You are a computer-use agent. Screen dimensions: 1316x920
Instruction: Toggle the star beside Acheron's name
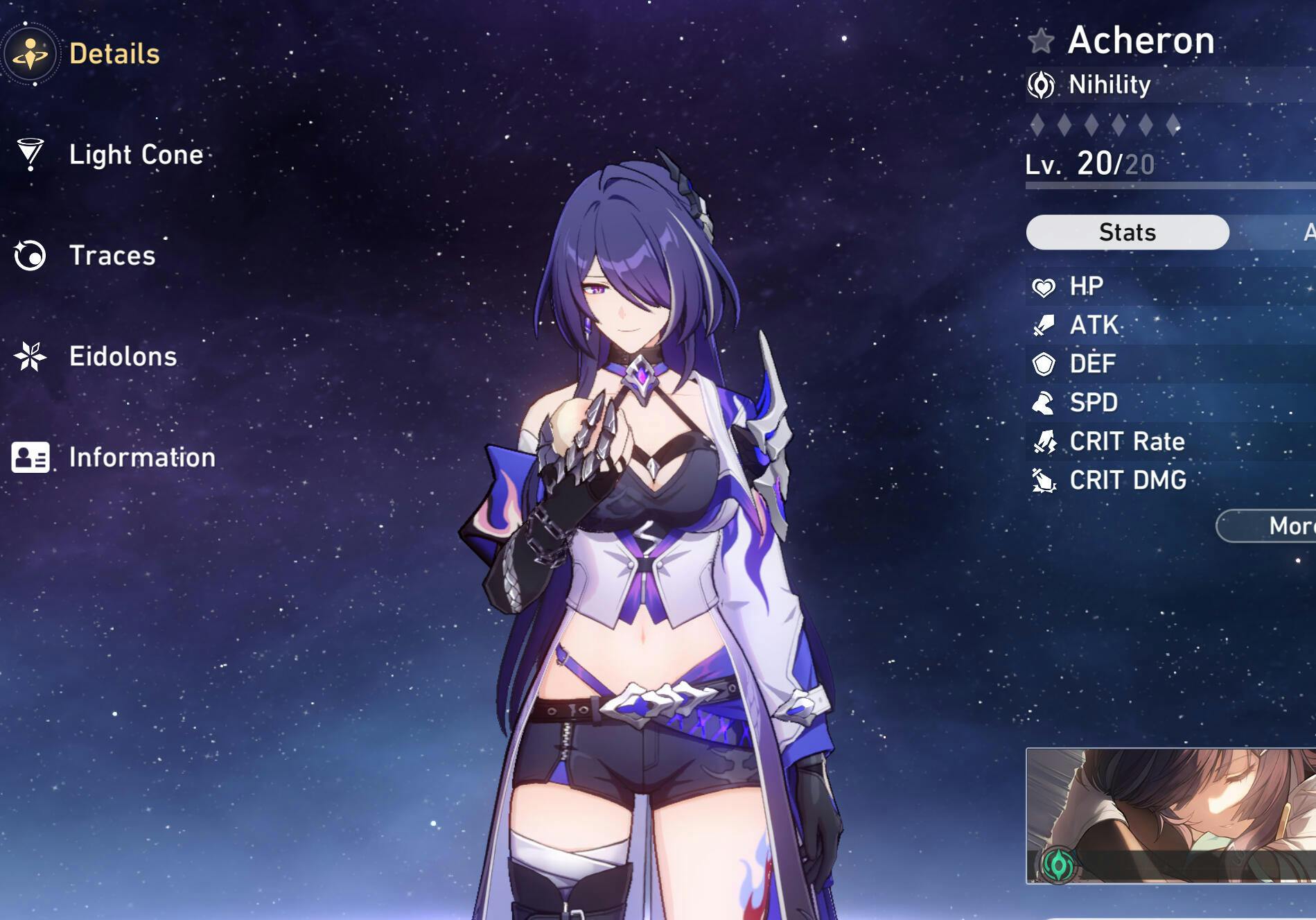point(1041,41)
